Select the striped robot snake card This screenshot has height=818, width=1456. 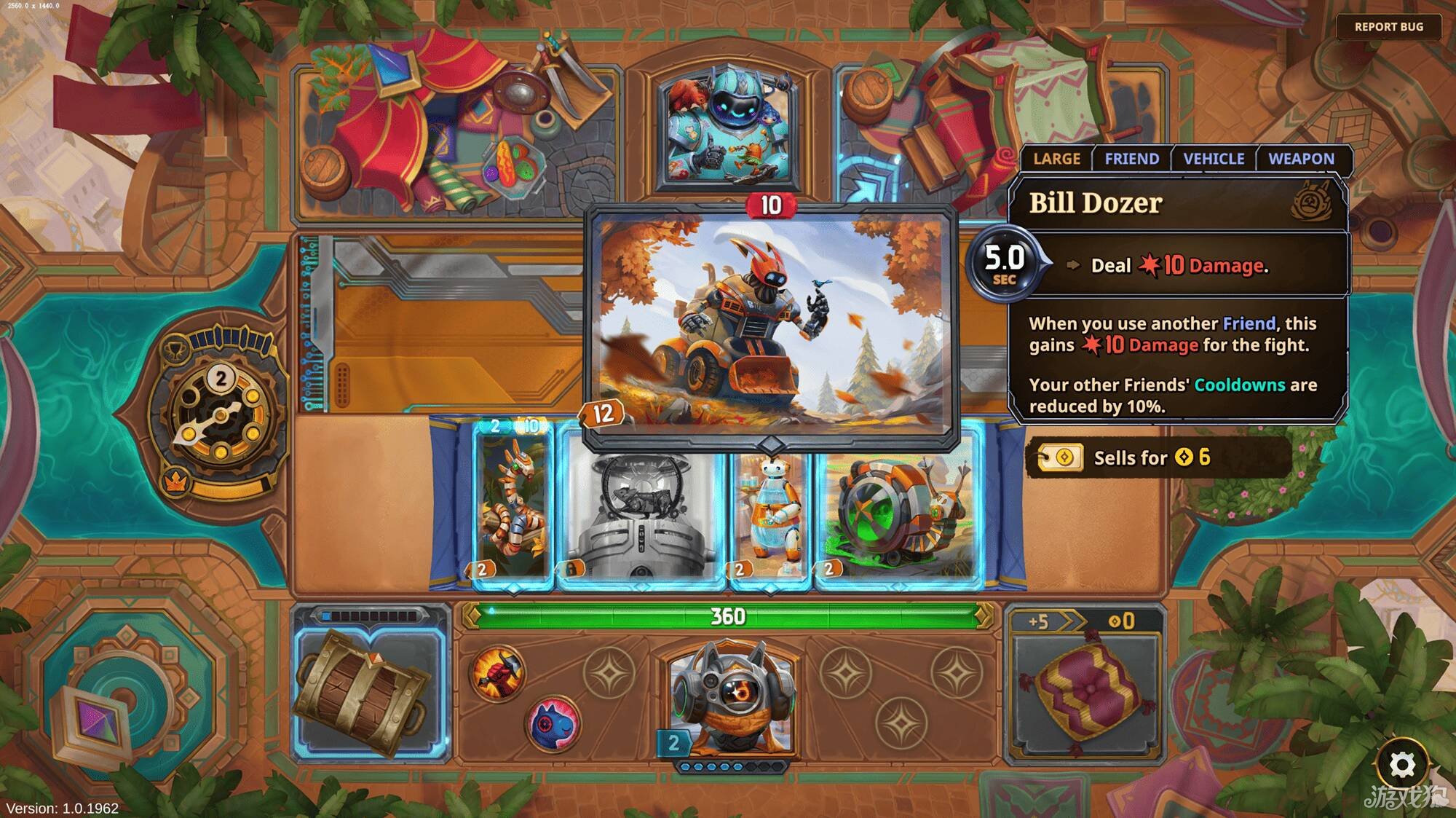tap(513, 503)
